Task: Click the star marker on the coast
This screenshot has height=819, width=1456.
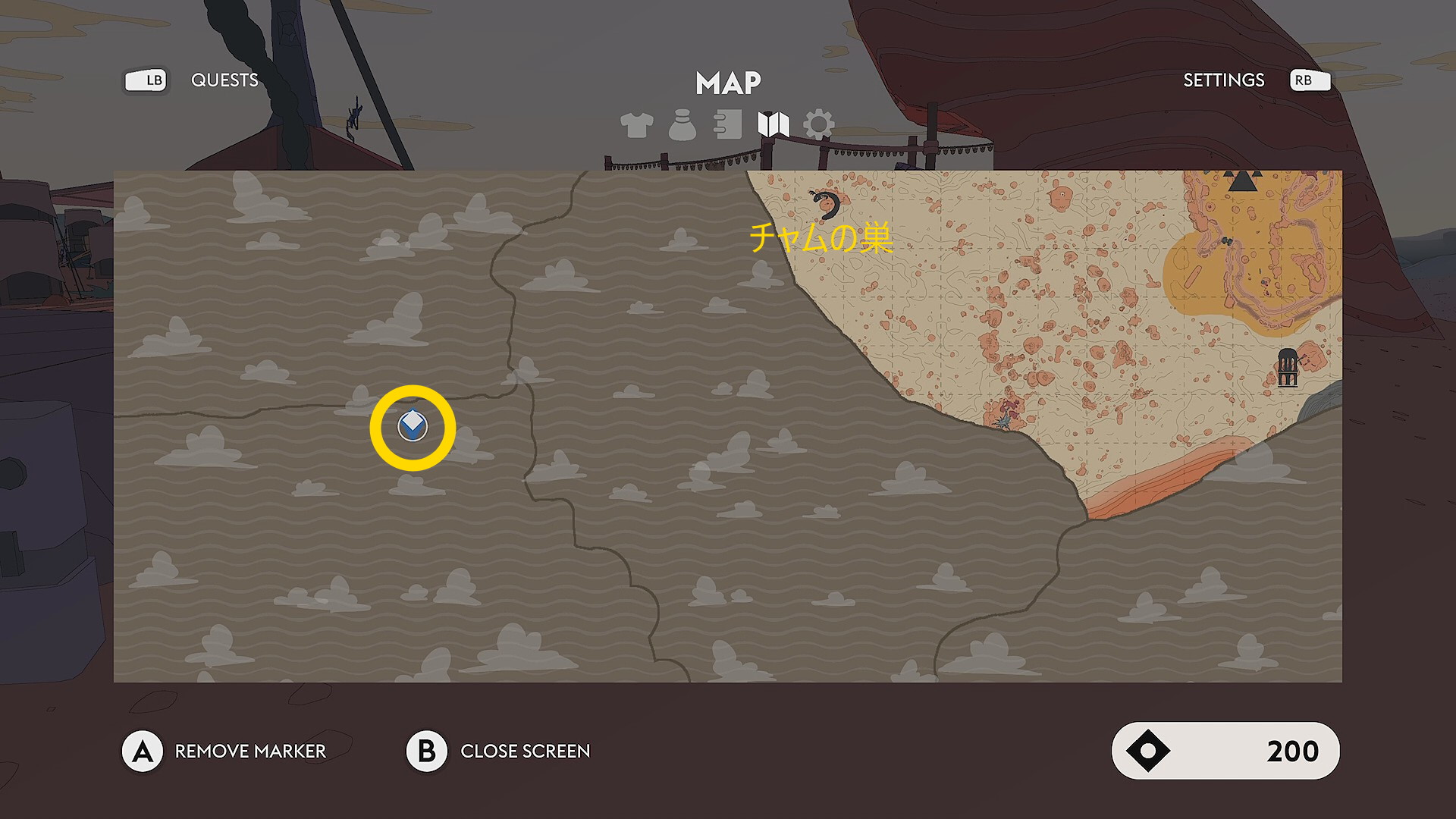Action: (x=1004, y=421)
